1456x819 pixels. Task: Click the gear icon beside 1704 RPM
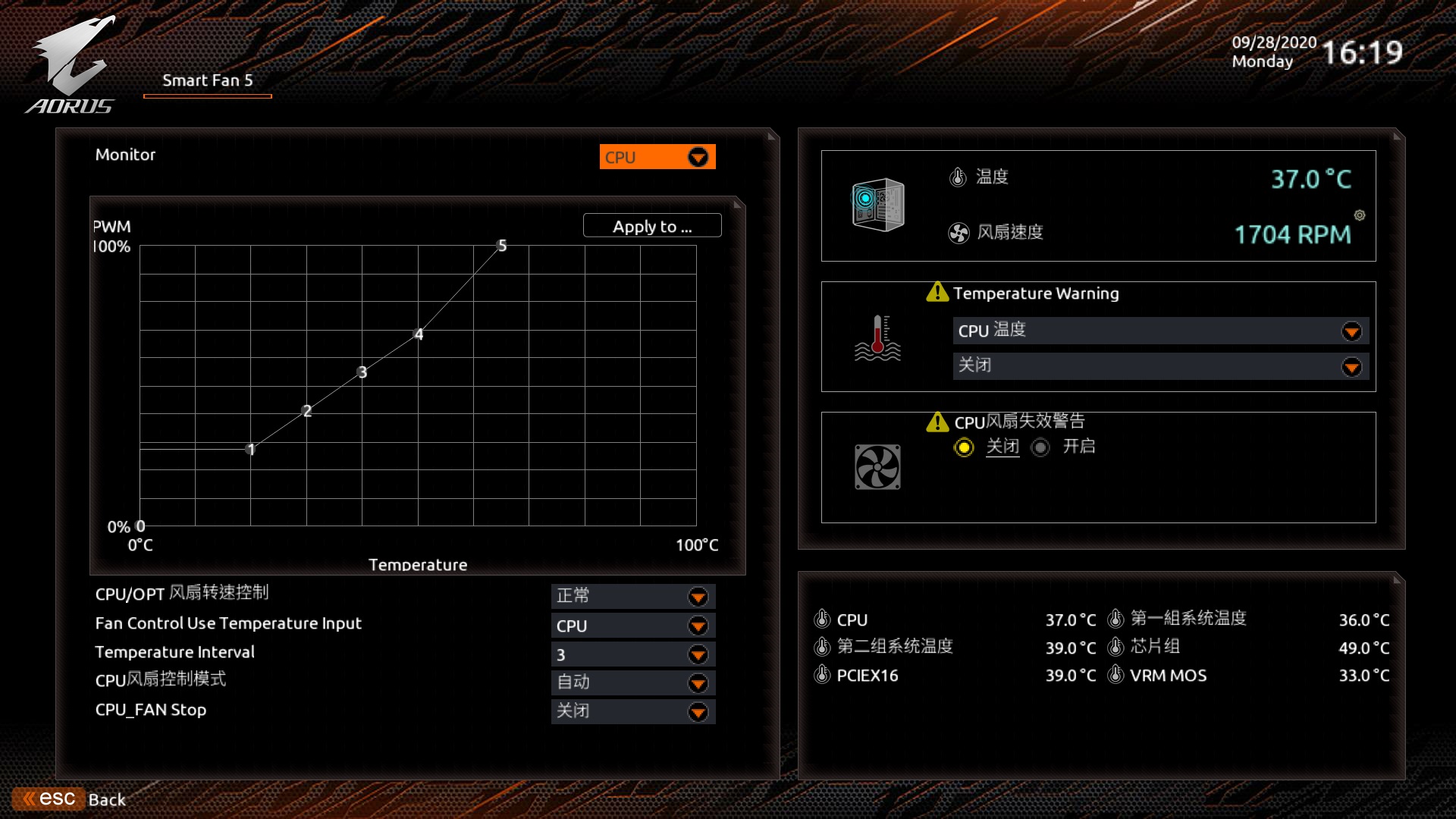(1359, 216)
